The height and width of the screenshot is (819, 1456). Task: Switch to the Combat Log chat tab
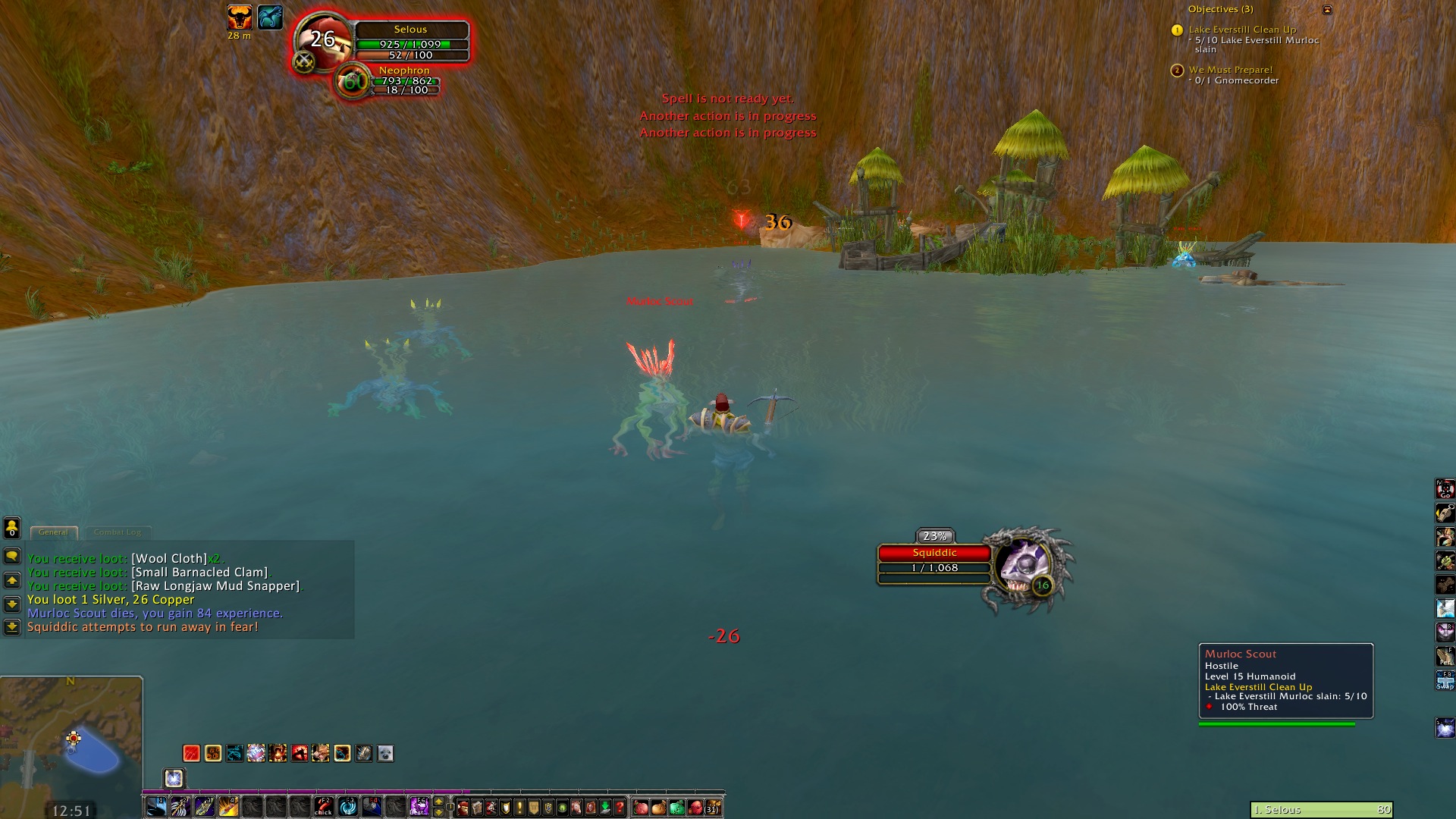click(118, 532)
